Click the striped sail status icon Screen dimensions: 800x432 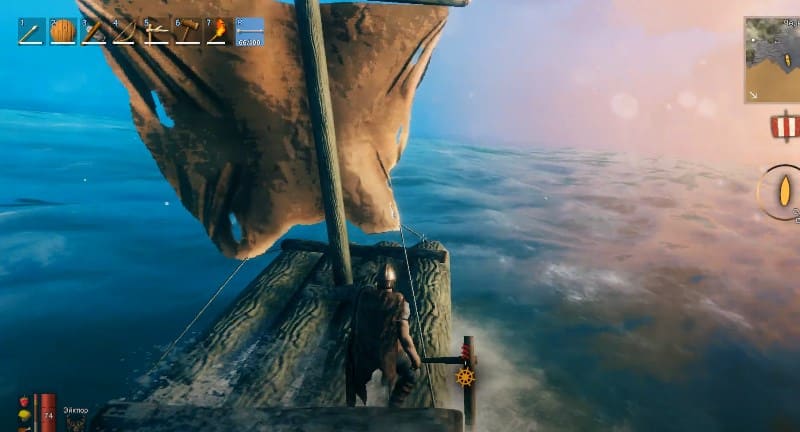(x=786, y=126)
